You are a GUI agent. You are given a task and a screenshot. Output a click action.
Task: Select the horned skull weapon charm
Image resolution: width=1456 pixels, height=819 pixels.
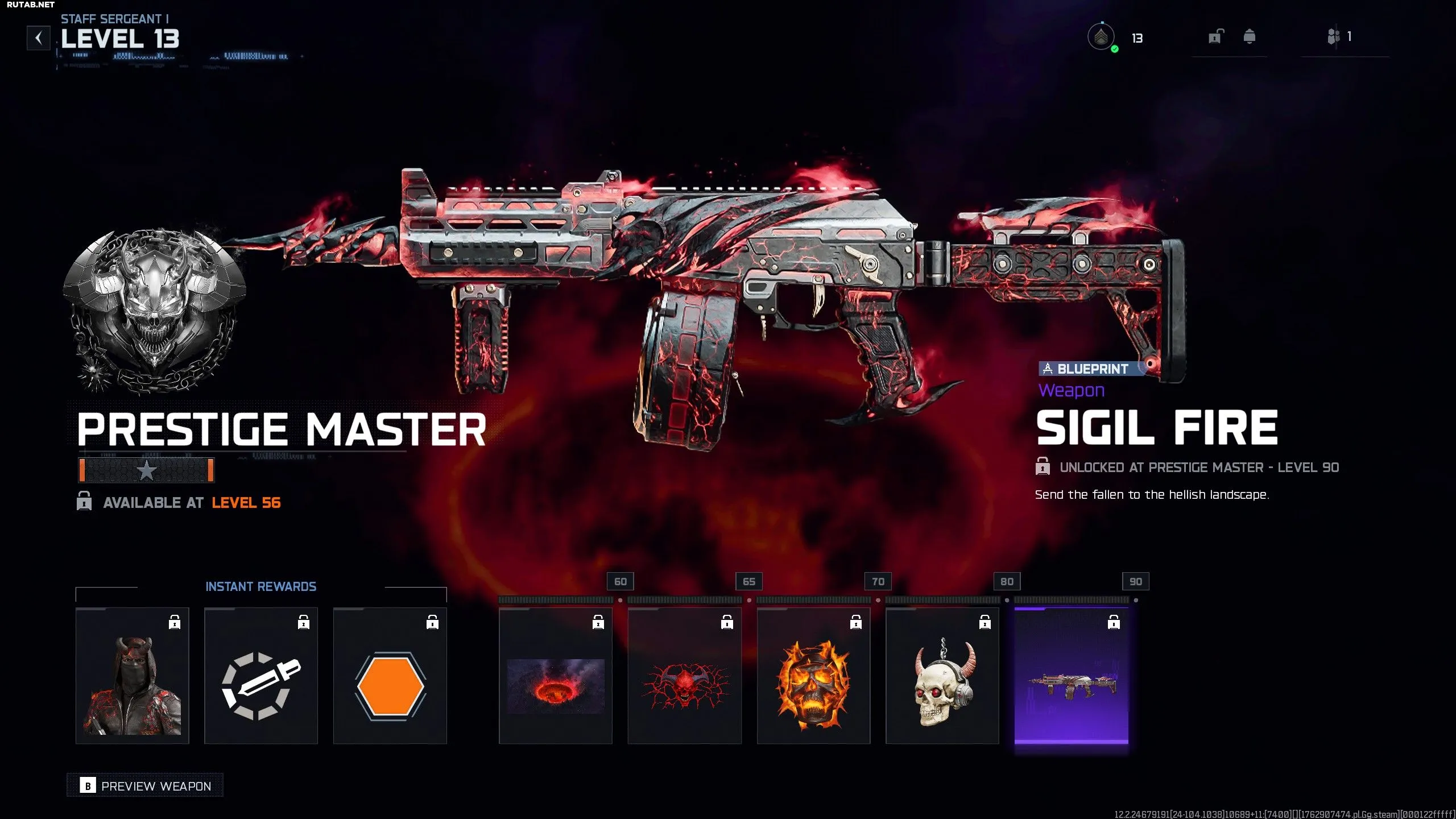coord(942,676)
